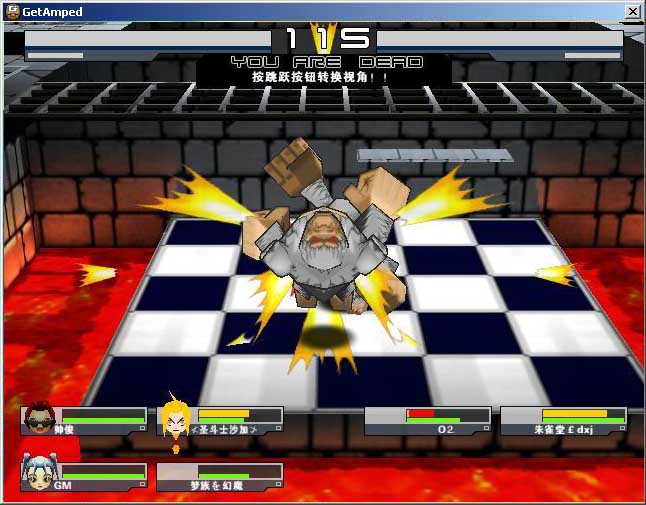The width and height of the screenshot is (646, 505).
Task: Pick the 梦族&幻魔 player panel
Action: click(x=219, y=476)
